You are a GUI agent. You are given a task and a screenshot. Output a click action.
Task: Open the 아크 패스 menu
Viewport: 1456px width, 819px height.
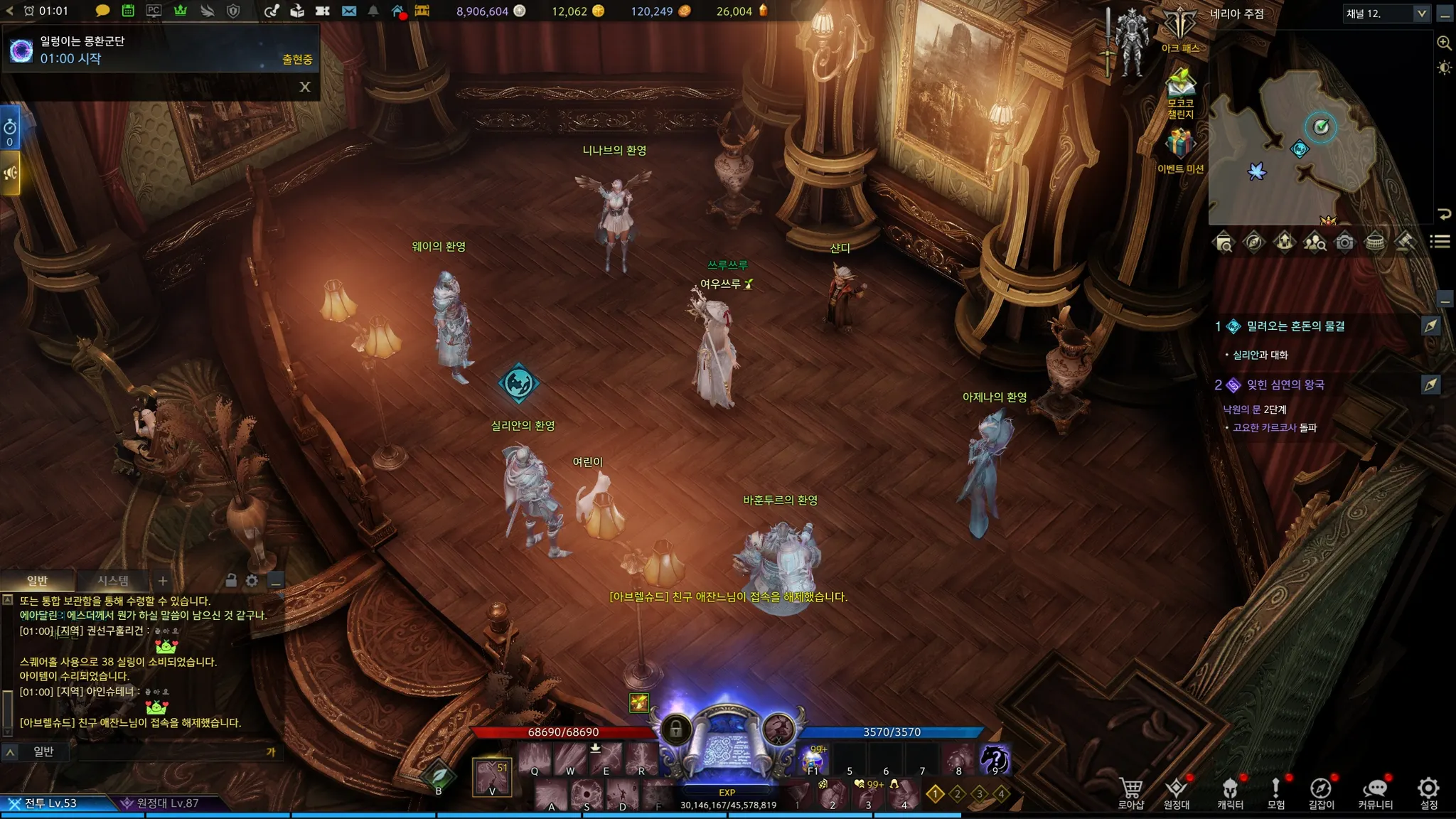coord(1180,28)
